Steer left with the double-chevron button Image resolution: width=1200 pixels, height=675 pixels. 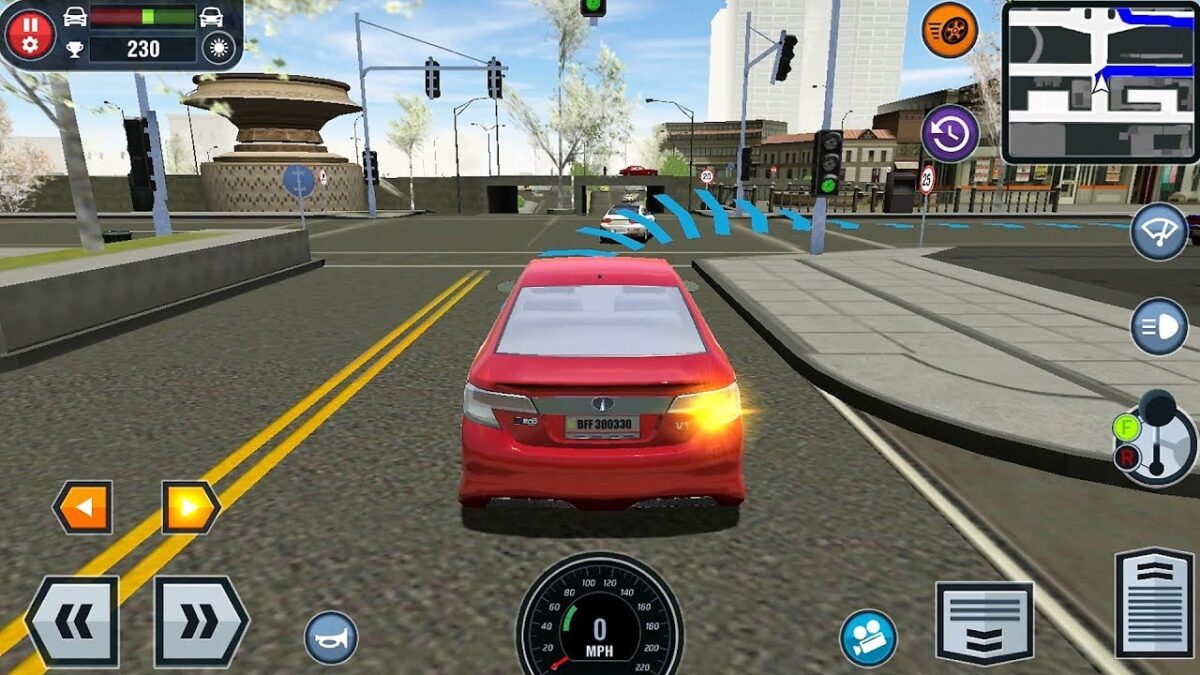pos(72,622)
